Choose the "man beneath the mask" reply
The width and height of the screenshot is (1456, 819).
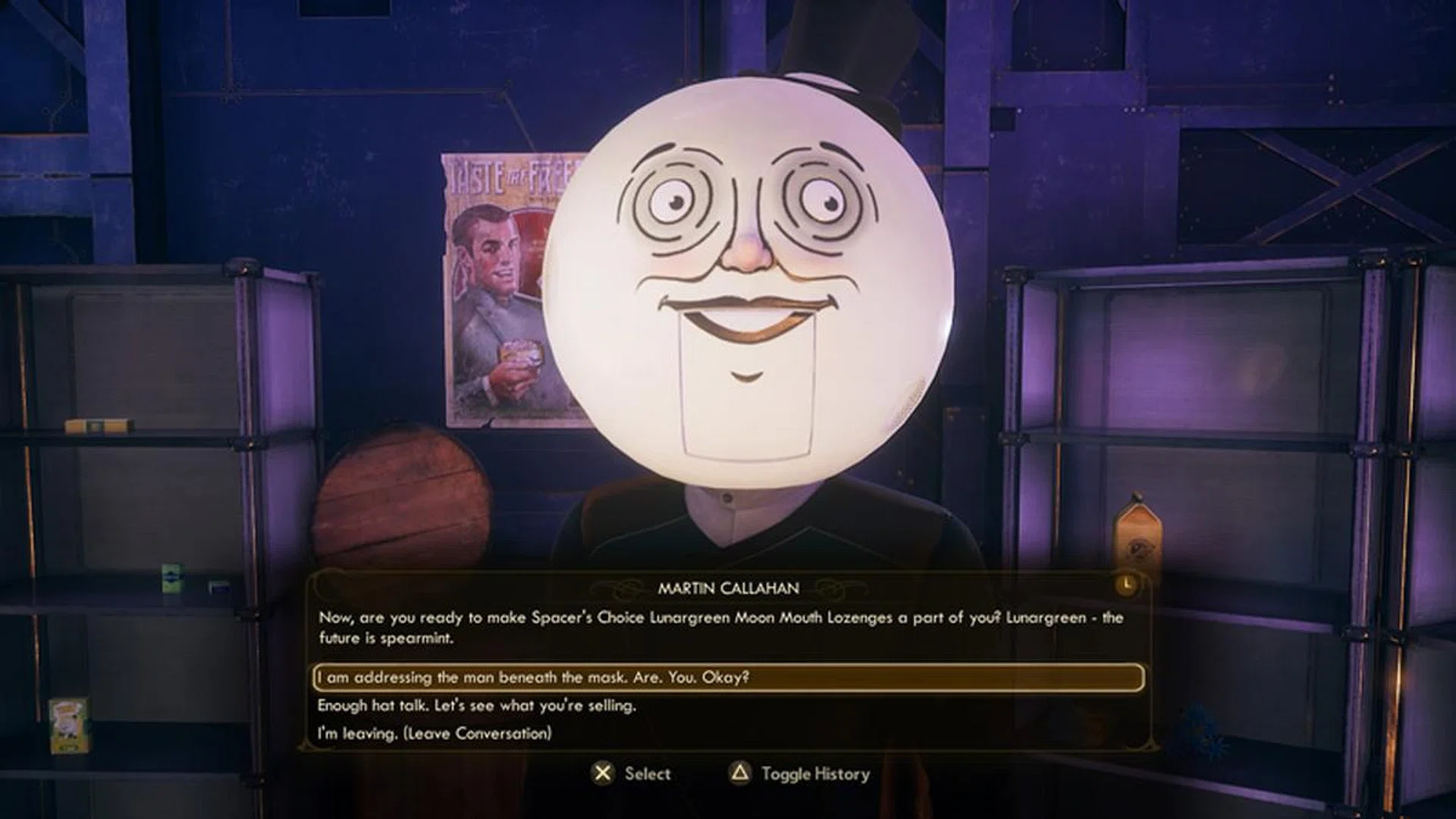pyautogui.click(x=533, y=677)
